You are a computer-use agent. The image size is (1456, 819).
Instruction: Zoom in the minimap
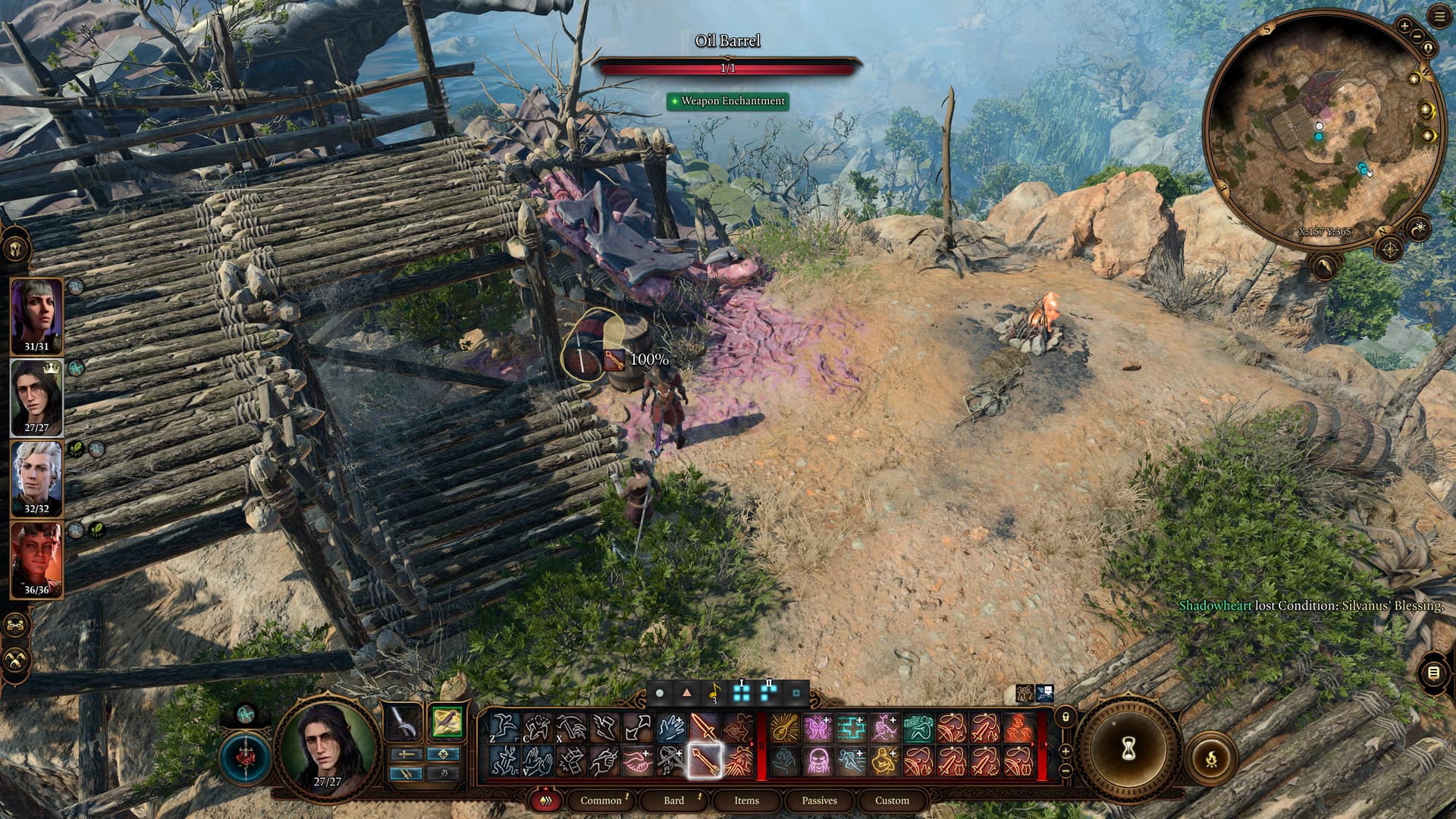click(x=1404, y=26)
